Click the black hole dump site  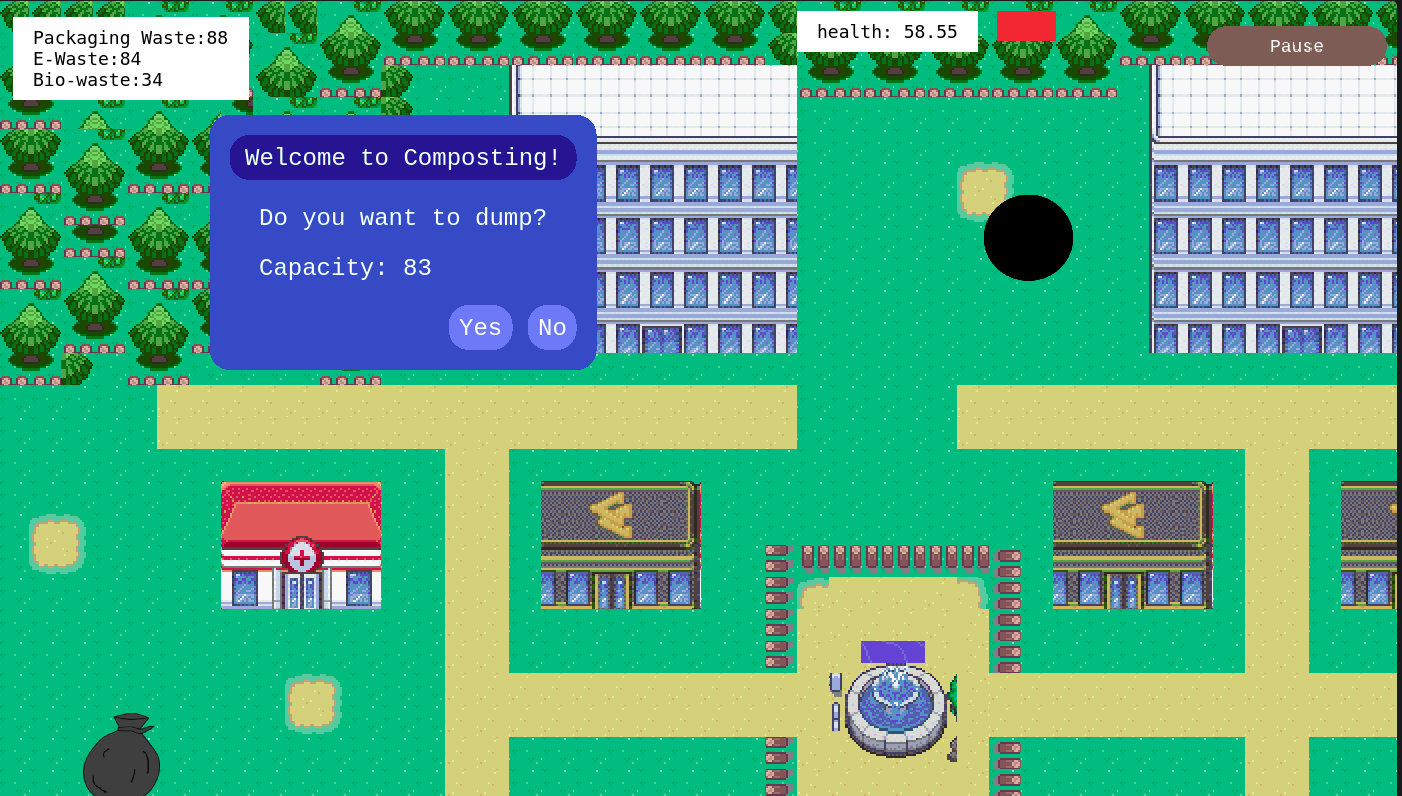1028,237
